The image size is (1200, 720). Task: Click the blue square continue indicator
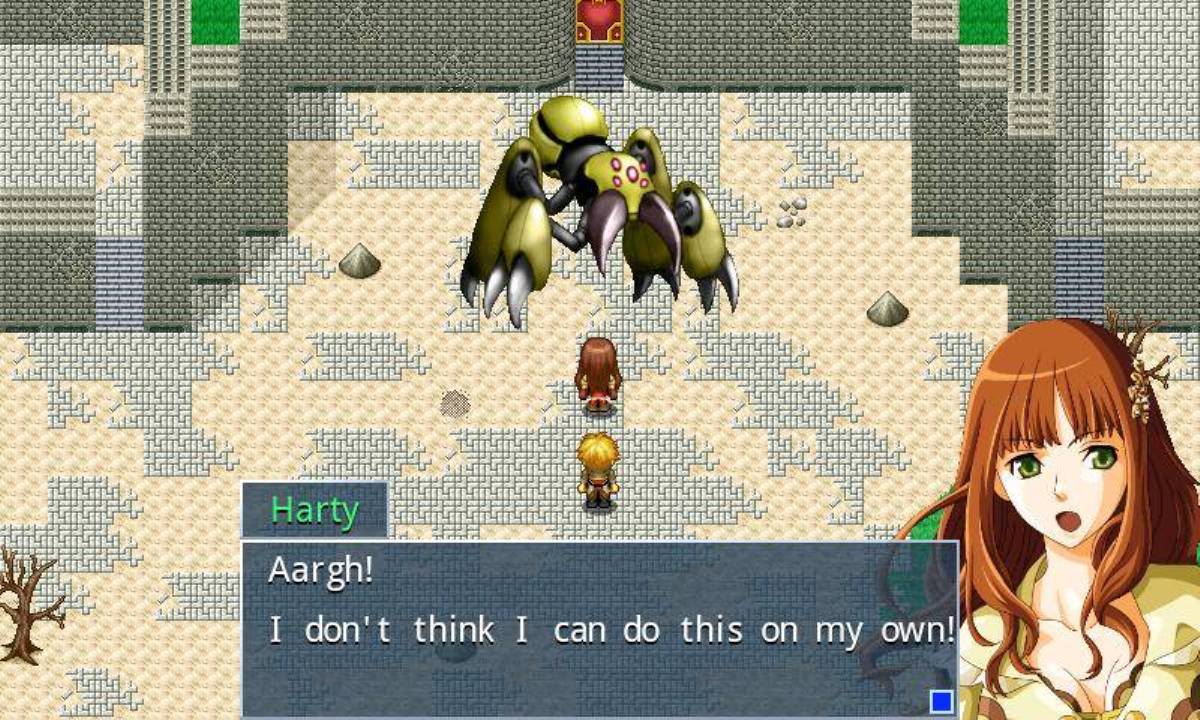(941, 701)
